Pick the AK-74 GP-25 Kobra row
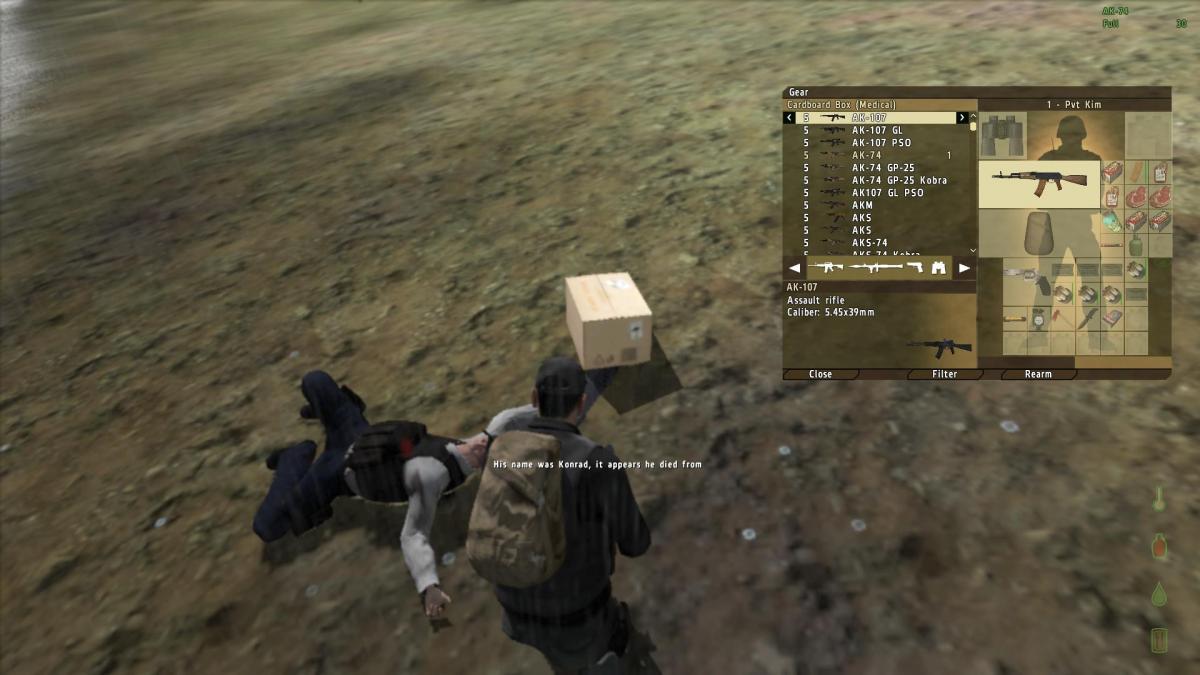This screenshot has height=675, width=1200. coord(898,180)
